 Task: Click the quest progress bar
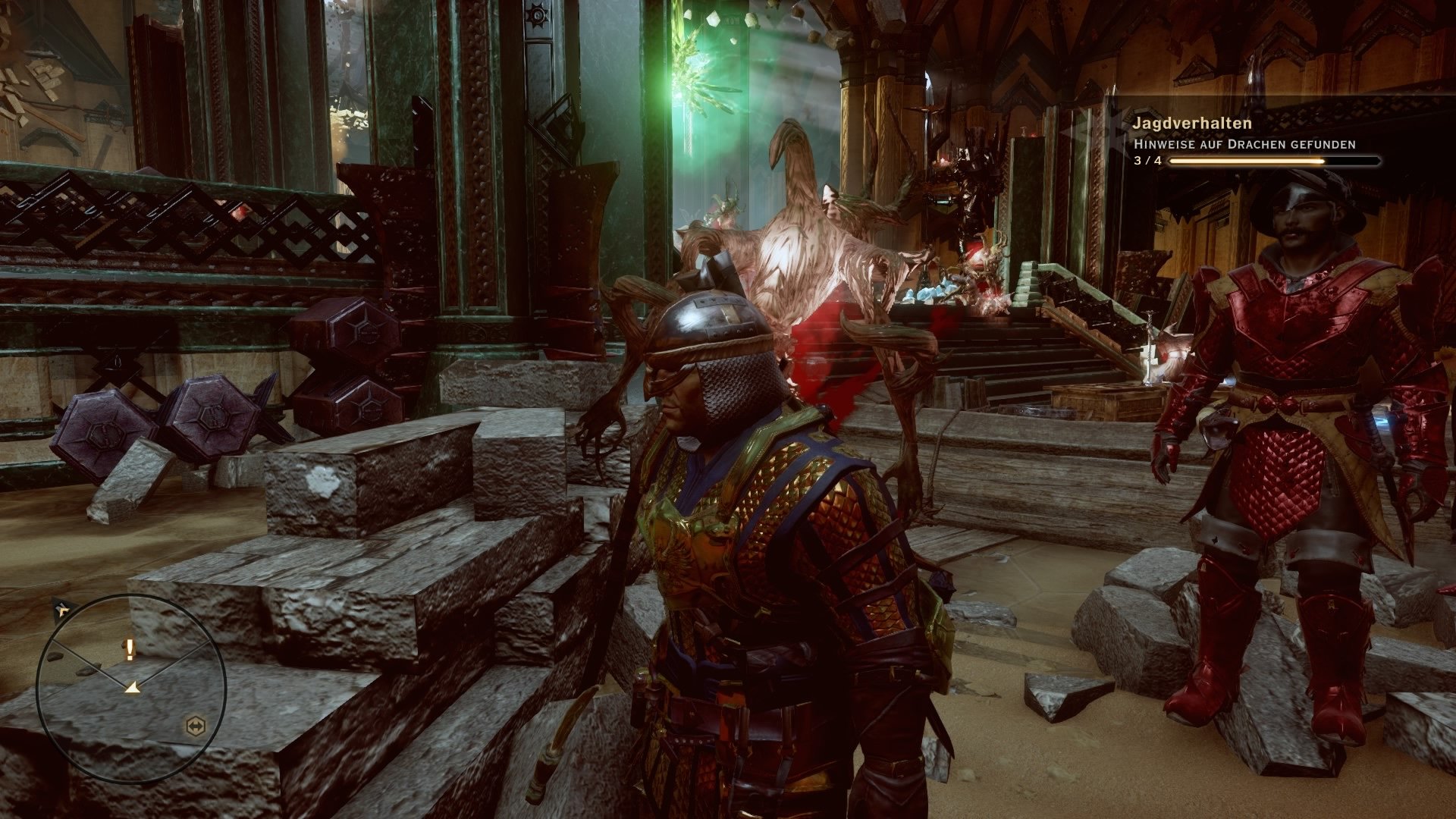1274,162
